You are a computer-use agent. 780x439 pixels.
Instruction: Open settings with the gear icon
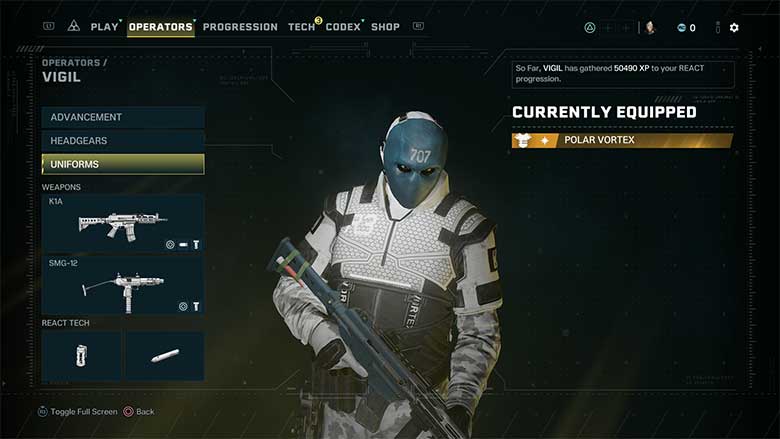734,28
